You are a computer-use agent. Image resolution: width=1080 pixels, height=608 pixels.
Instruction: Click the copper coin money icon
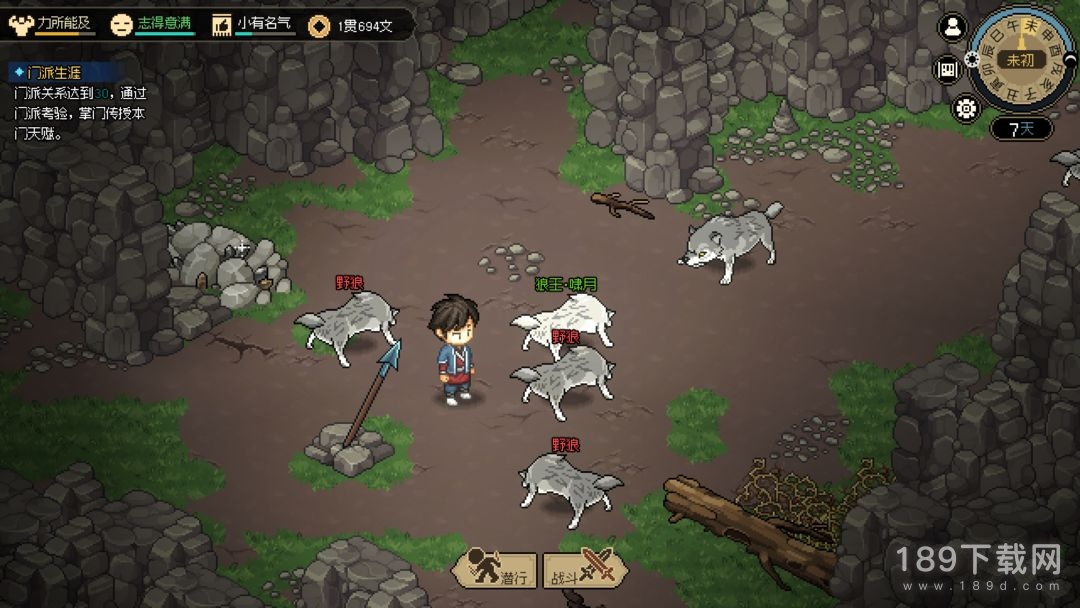319,25
